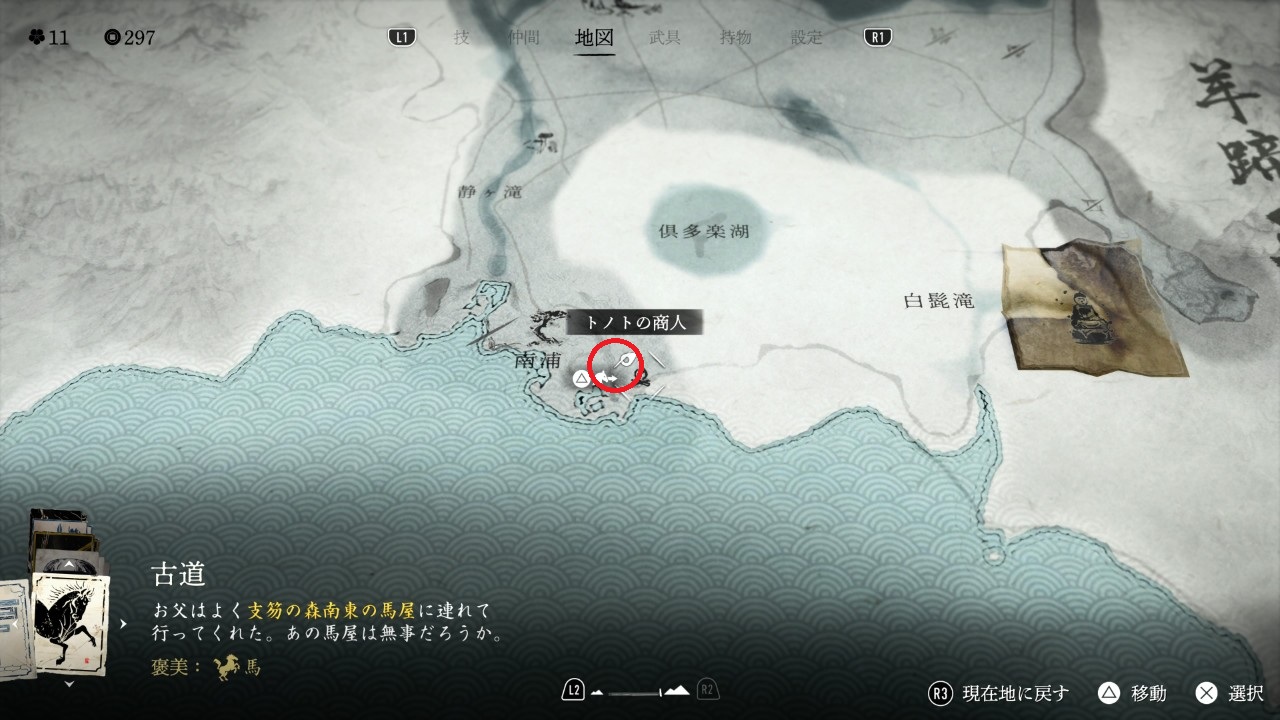Show the previous quest card with left arrow
Screen dimensions: 1280x720
(x=15, y=623)
